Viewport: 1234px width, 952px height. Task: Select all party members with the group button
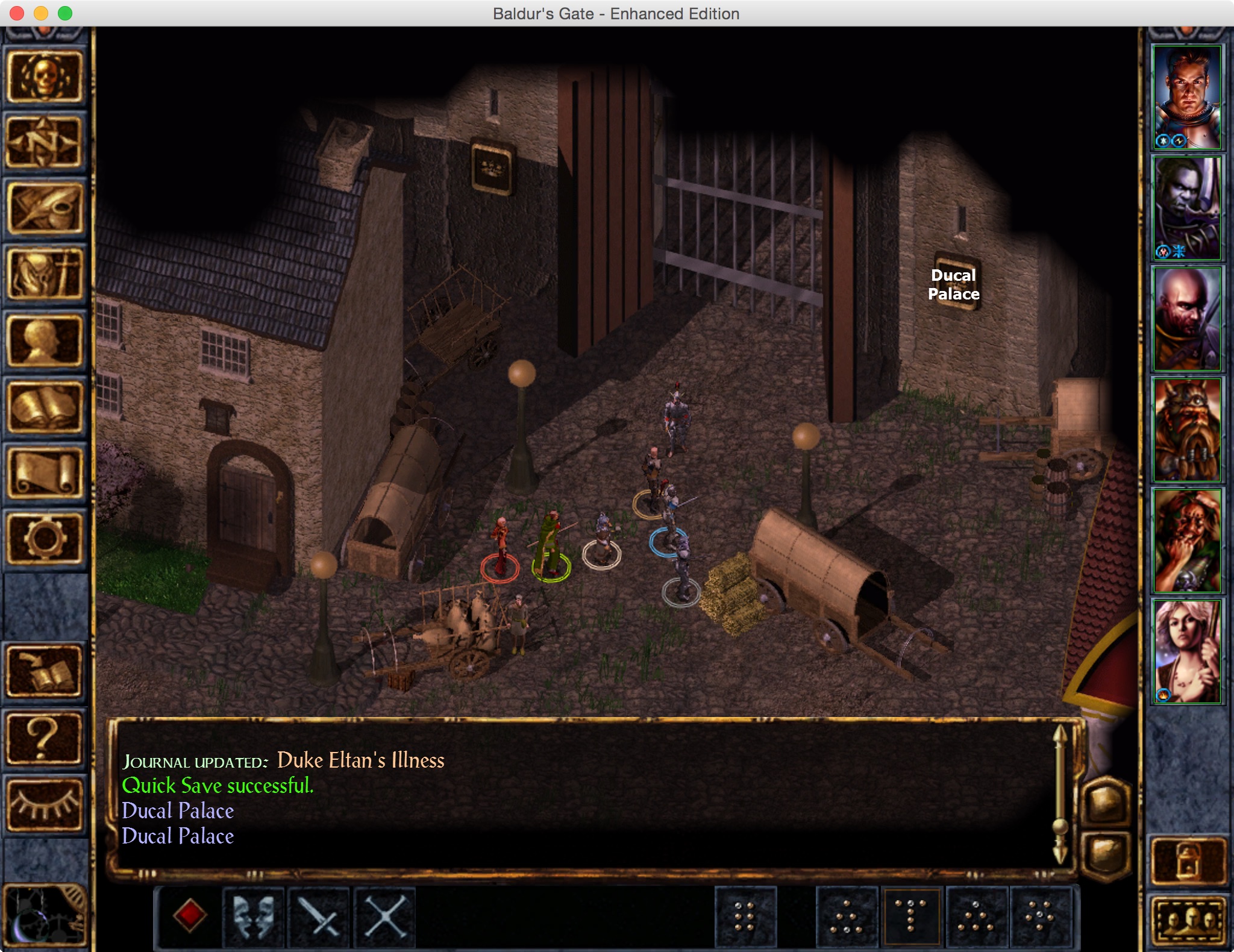(1188, 919)
